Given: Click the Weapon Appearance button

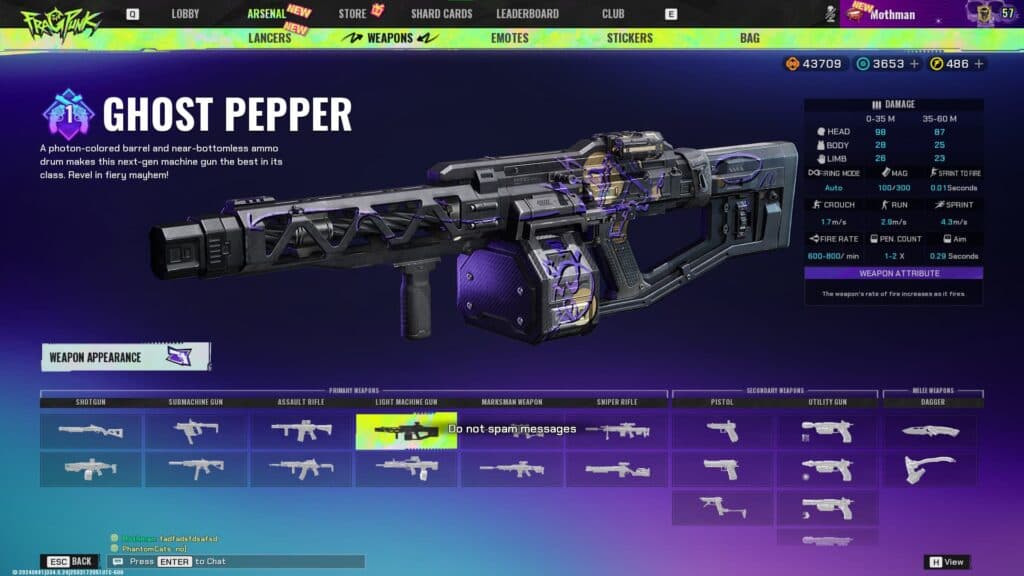Looking at the screenshot, I should (x=125, y=357).
